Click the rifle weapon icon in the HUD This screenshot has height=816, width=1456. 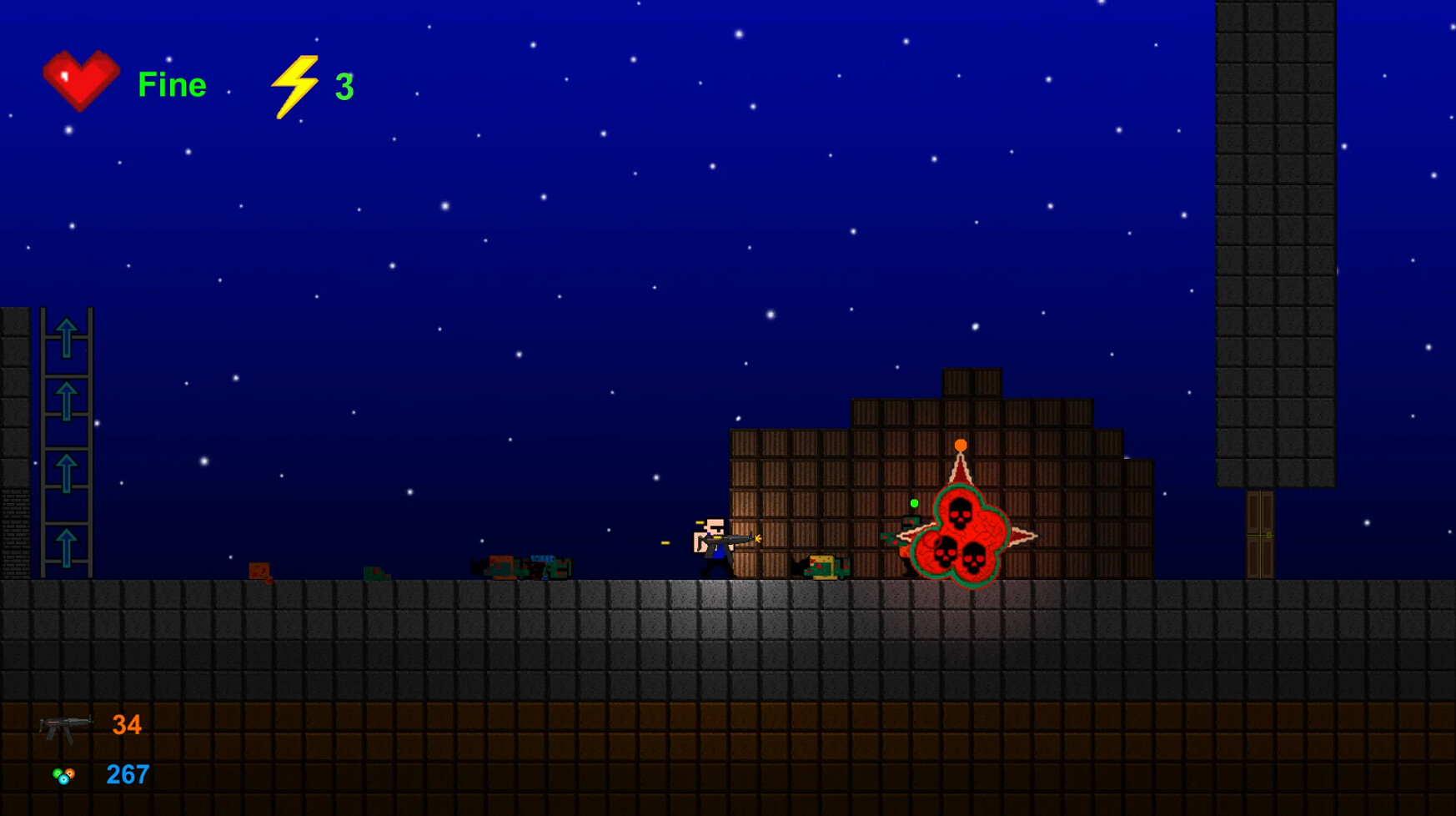67,724
